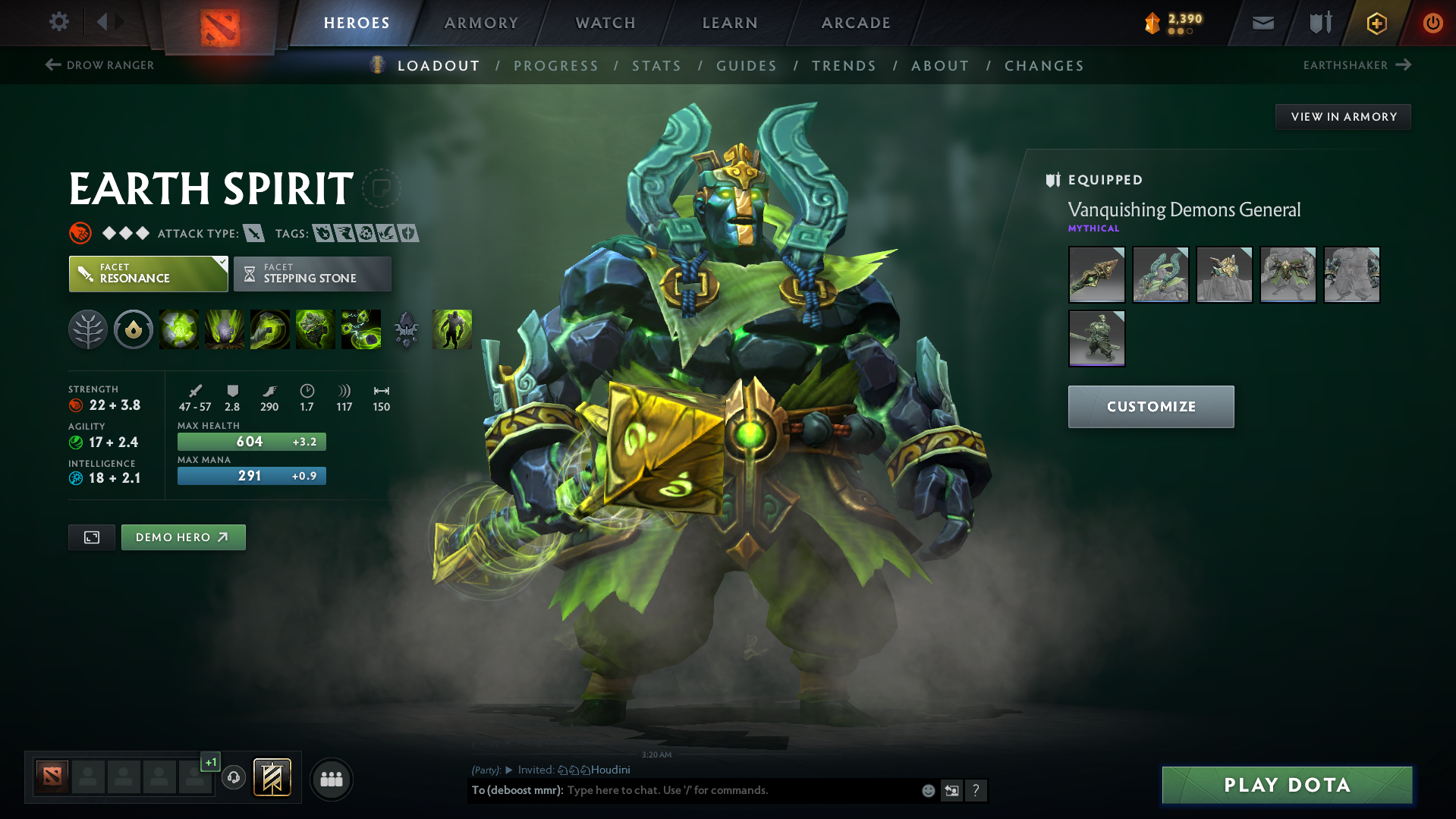The image size is (1456, 819).
Task: Switch to the Armory tab
Action: tap(481, 23)
